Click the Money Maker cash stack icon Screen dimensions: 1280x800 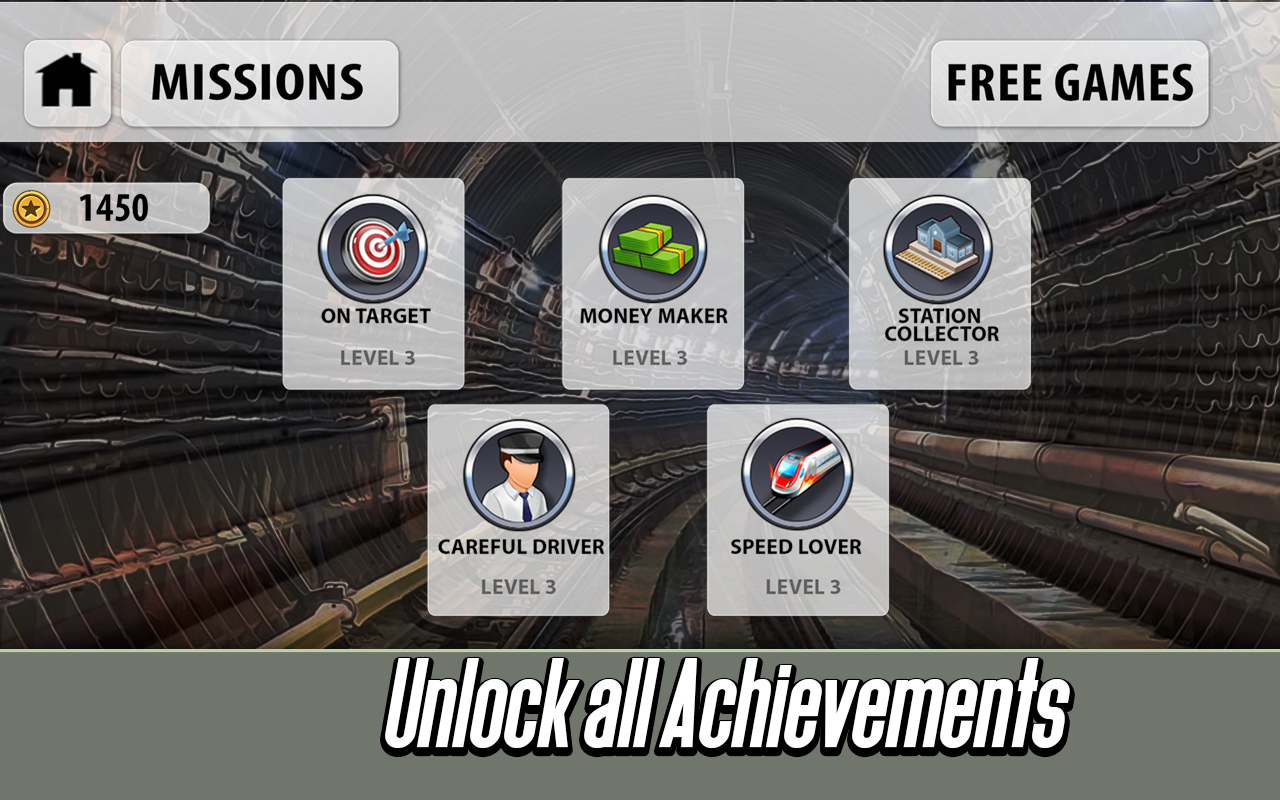point(652,248)
